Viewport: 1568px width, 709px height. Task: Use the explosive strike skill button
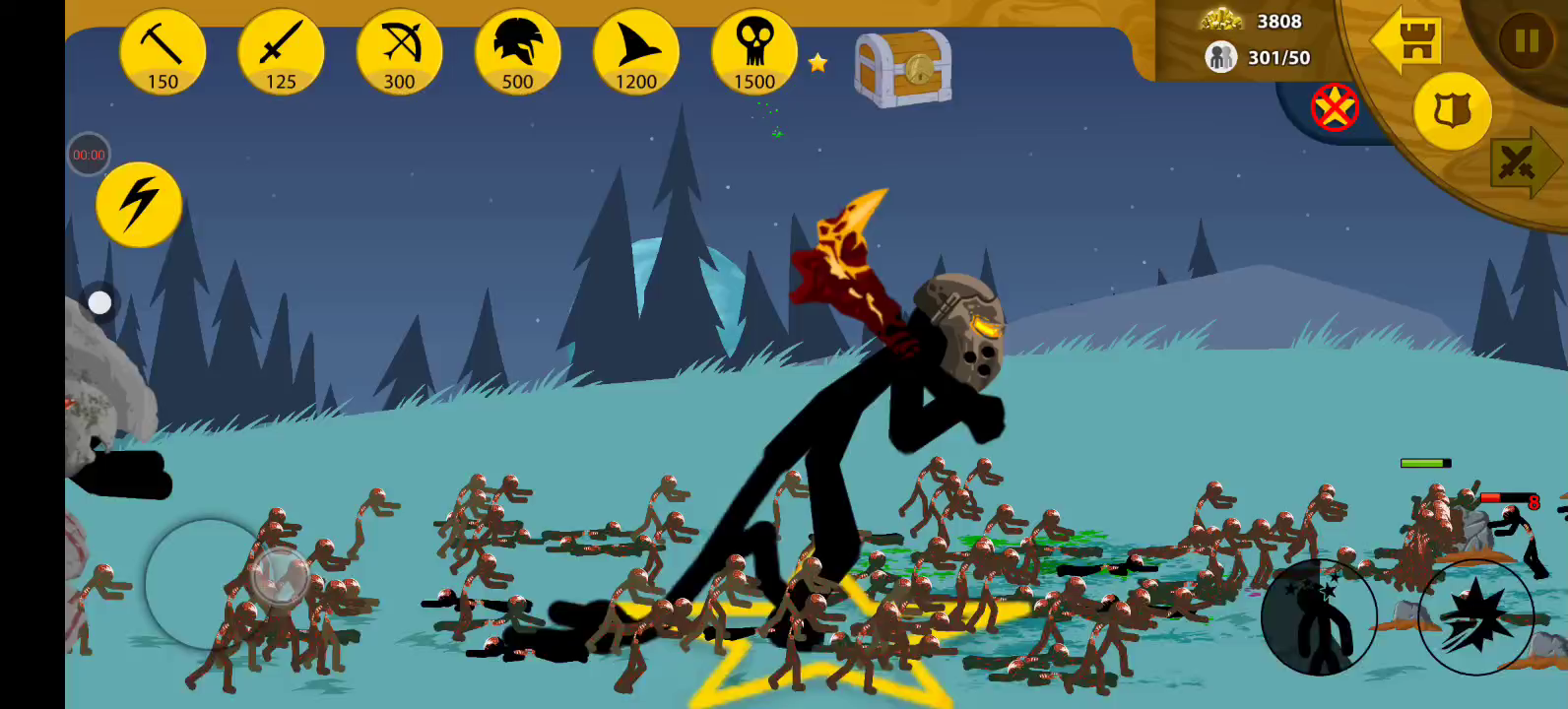(x=1475, y=617)
